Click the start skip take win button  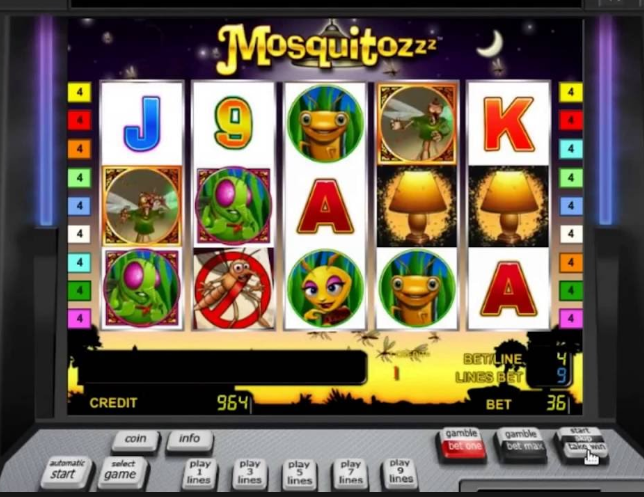click(581, 441)
